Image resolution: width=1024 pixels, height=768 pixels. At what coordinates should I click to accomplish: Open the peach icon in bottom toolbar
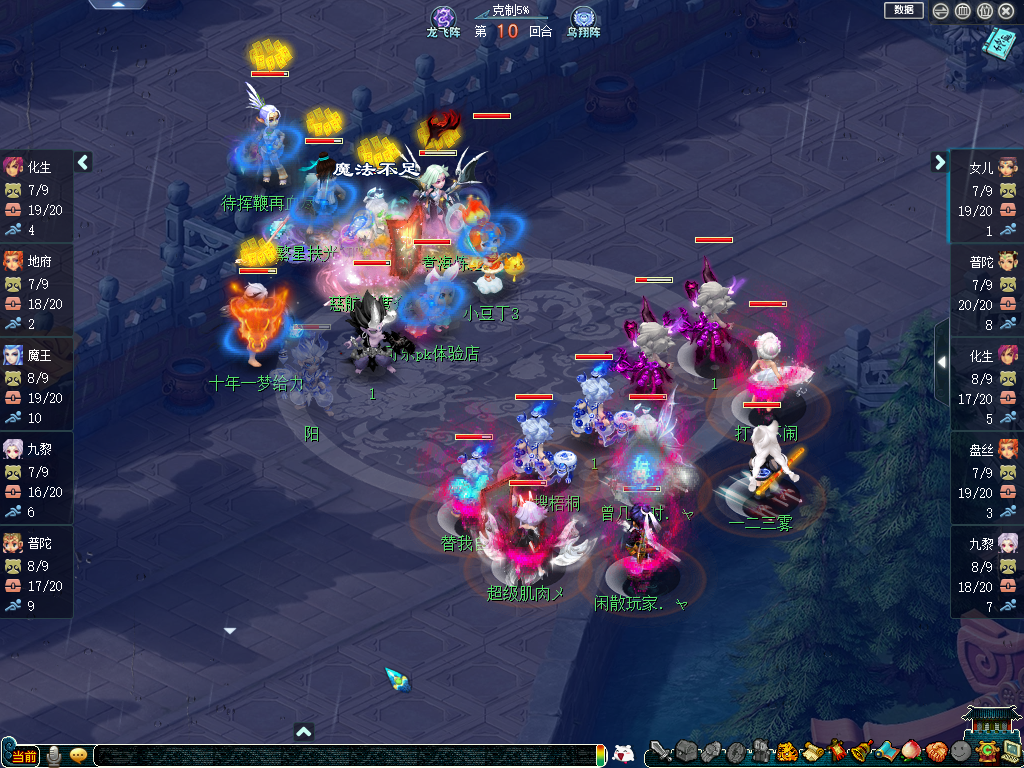tap(911, 751)
